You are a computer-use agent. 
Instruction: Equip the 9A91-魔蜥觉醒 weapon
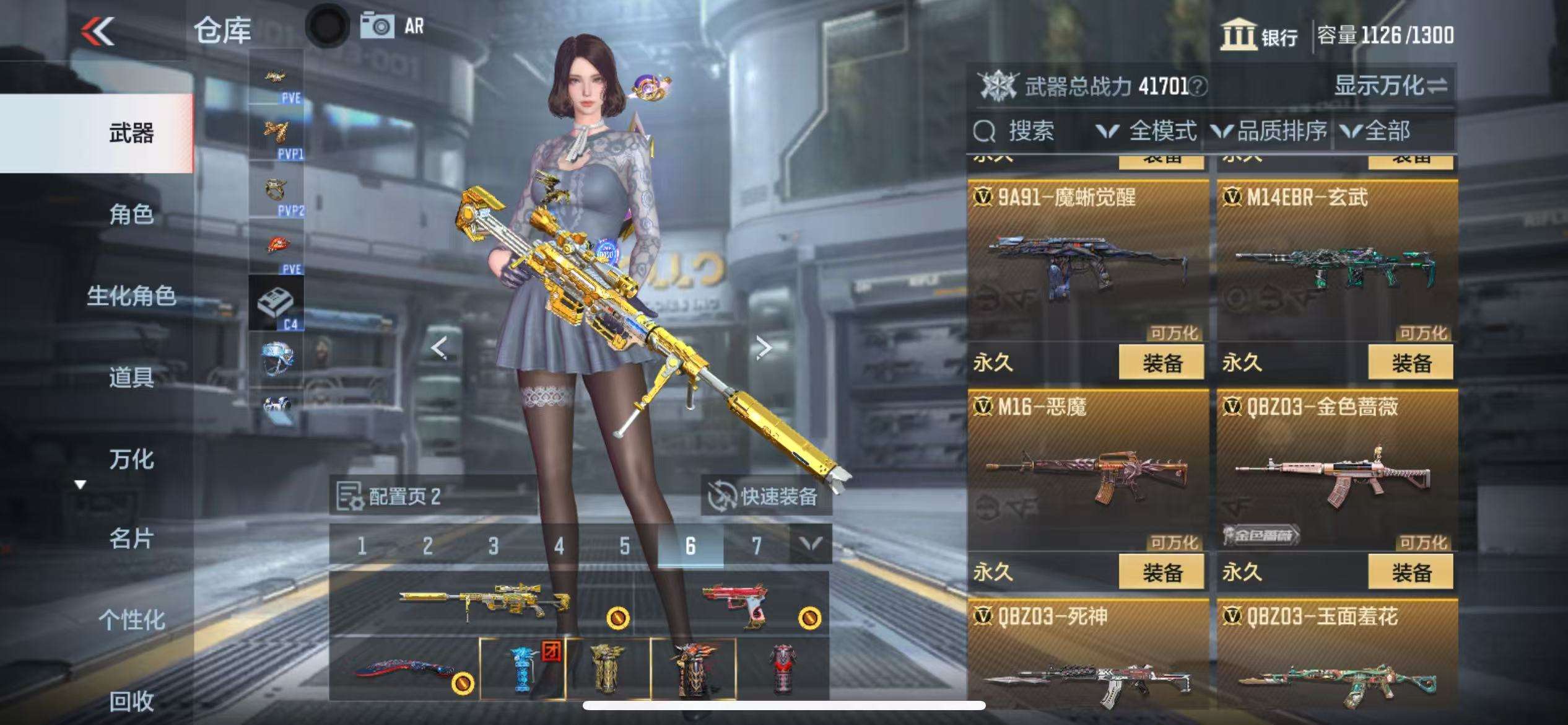click(1161, 362)
